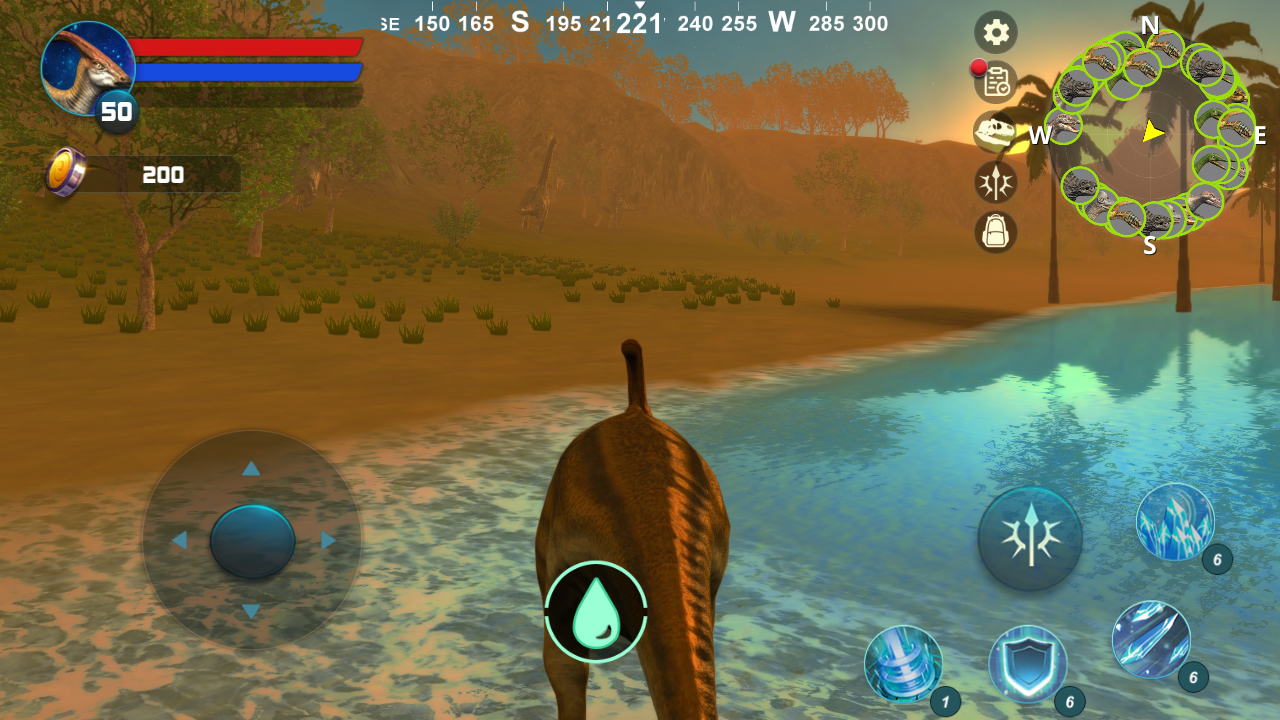Open the backpack inventory
The height and width of the screenshot is (720, 1280).
pyautogui.click(x=995, y=233)
